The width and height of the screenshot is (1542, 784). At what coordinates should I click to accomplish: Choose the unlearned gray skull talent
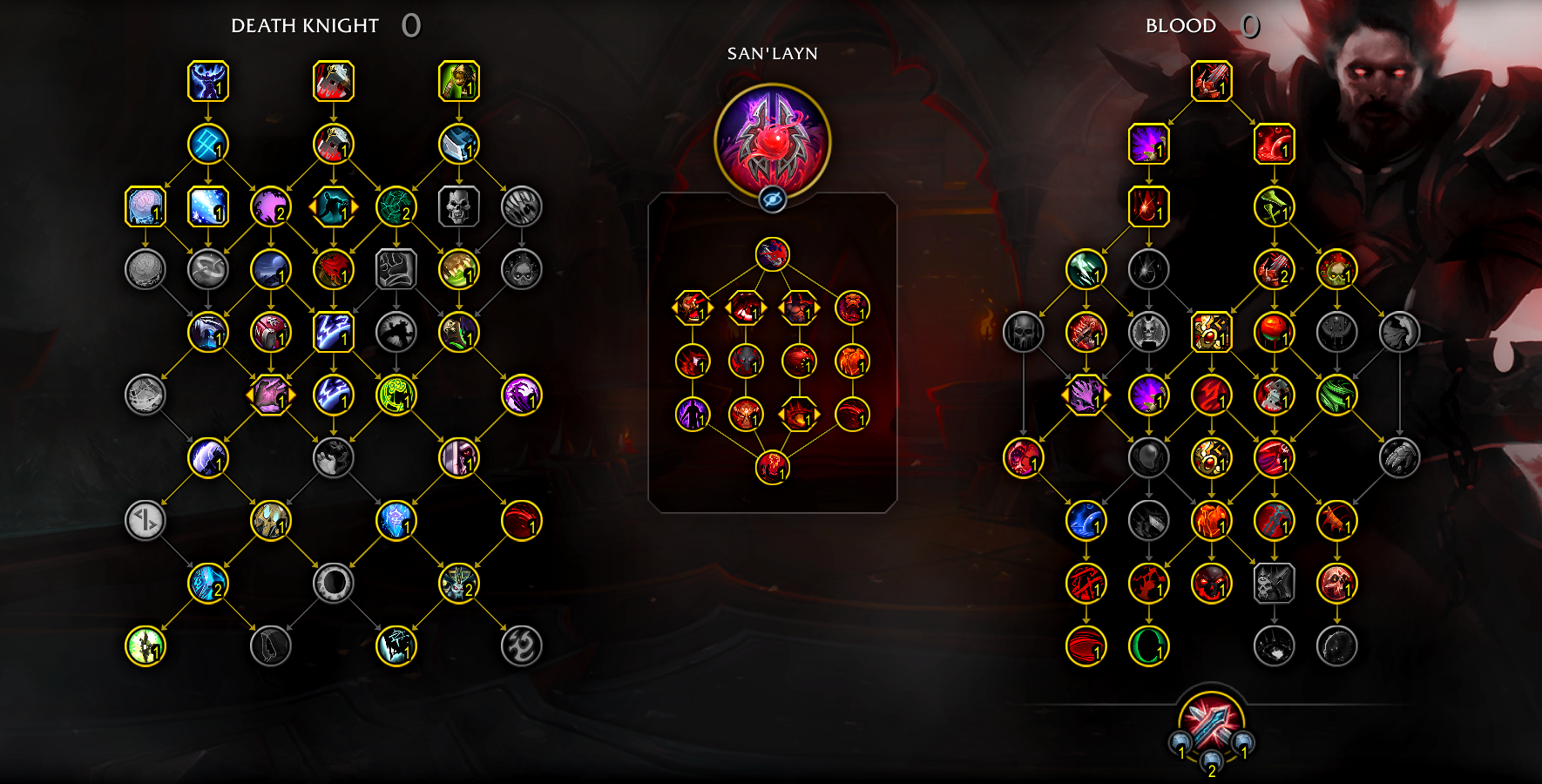[x=459, y=207]
